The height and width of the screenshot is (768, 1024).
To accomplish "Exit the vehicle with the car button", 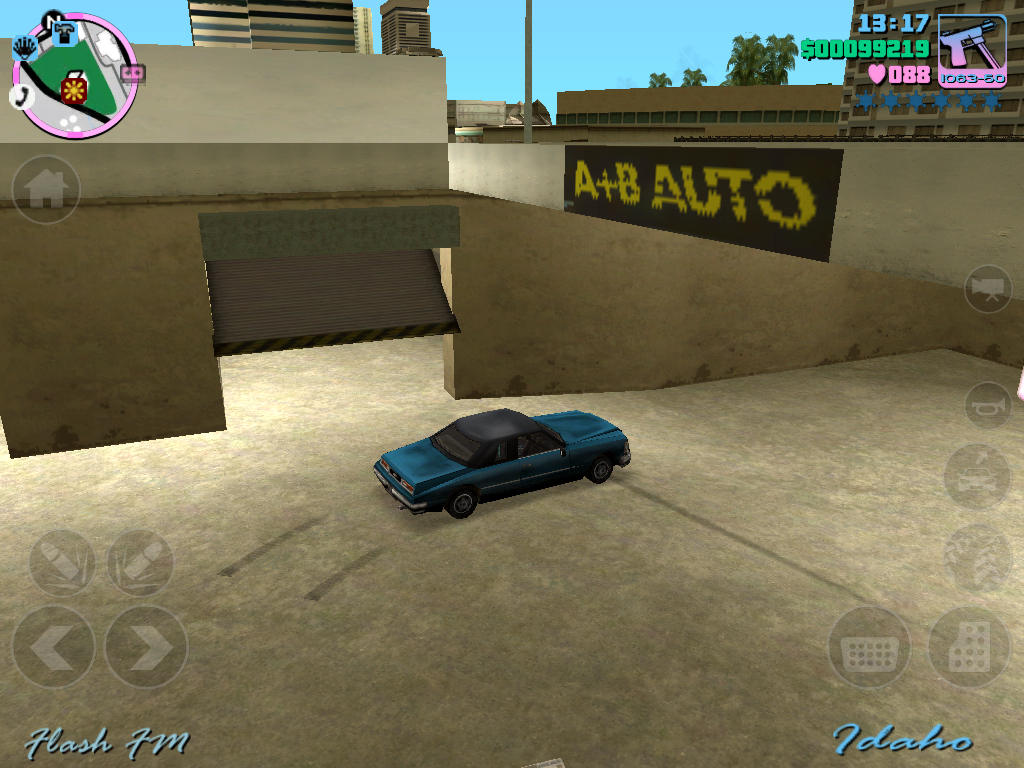I will click(x=977, y=477).
